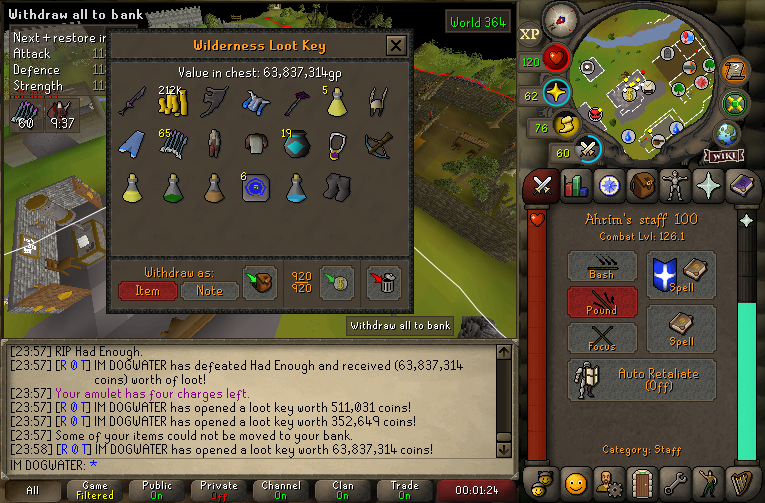The height and width of the screenshot is (503, 765).
Task: Open the Skills tab
Action: pos(575,185)
